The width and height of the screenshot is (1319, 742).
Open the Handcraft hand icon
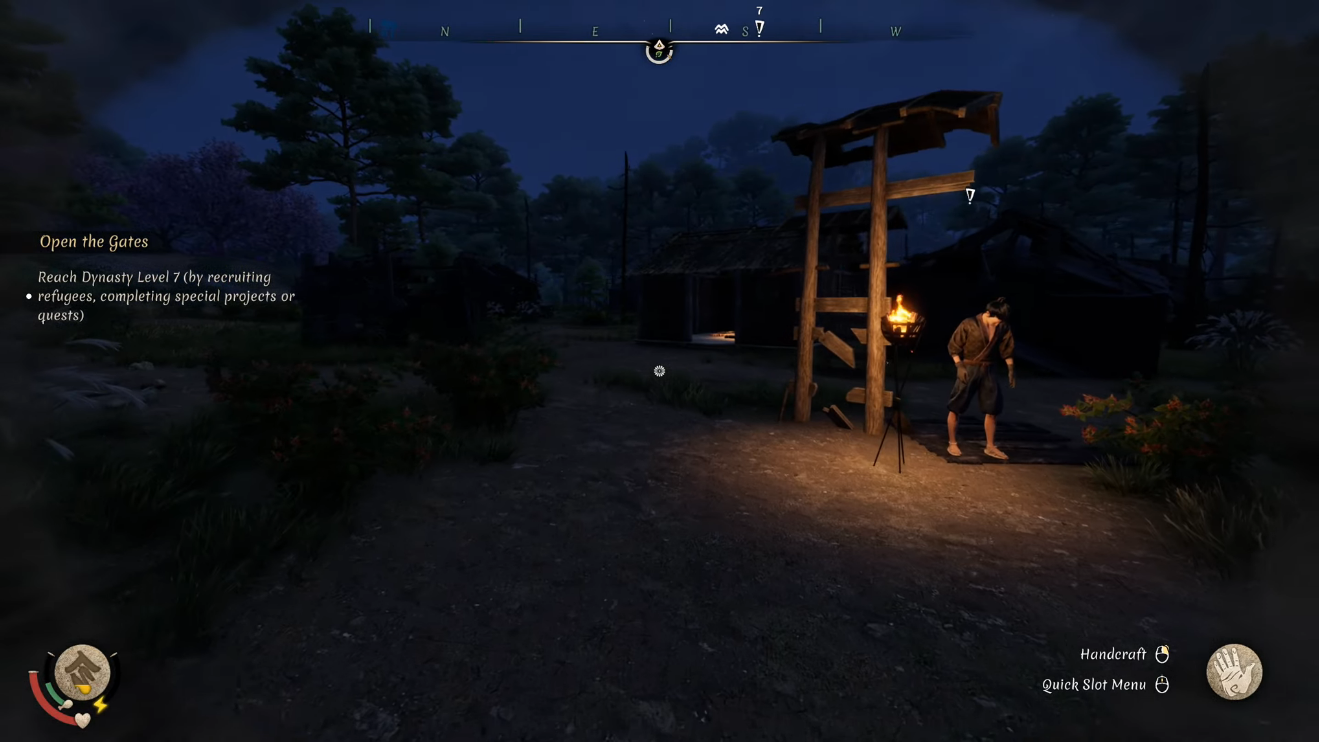[x=1233, y=672]
